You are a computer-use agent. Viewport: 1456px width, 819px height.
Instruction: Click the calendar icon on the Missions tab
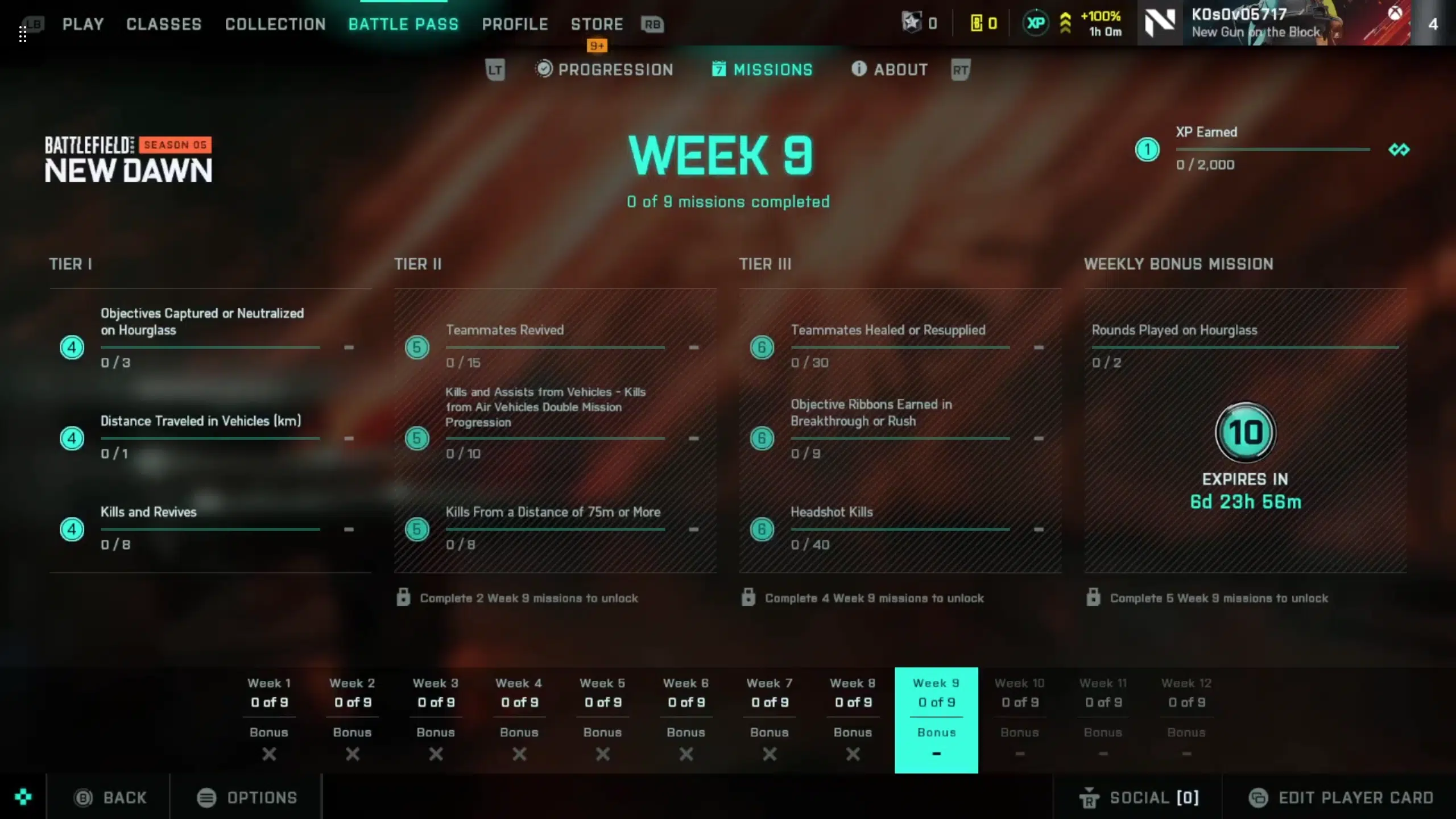coord(719,69)
